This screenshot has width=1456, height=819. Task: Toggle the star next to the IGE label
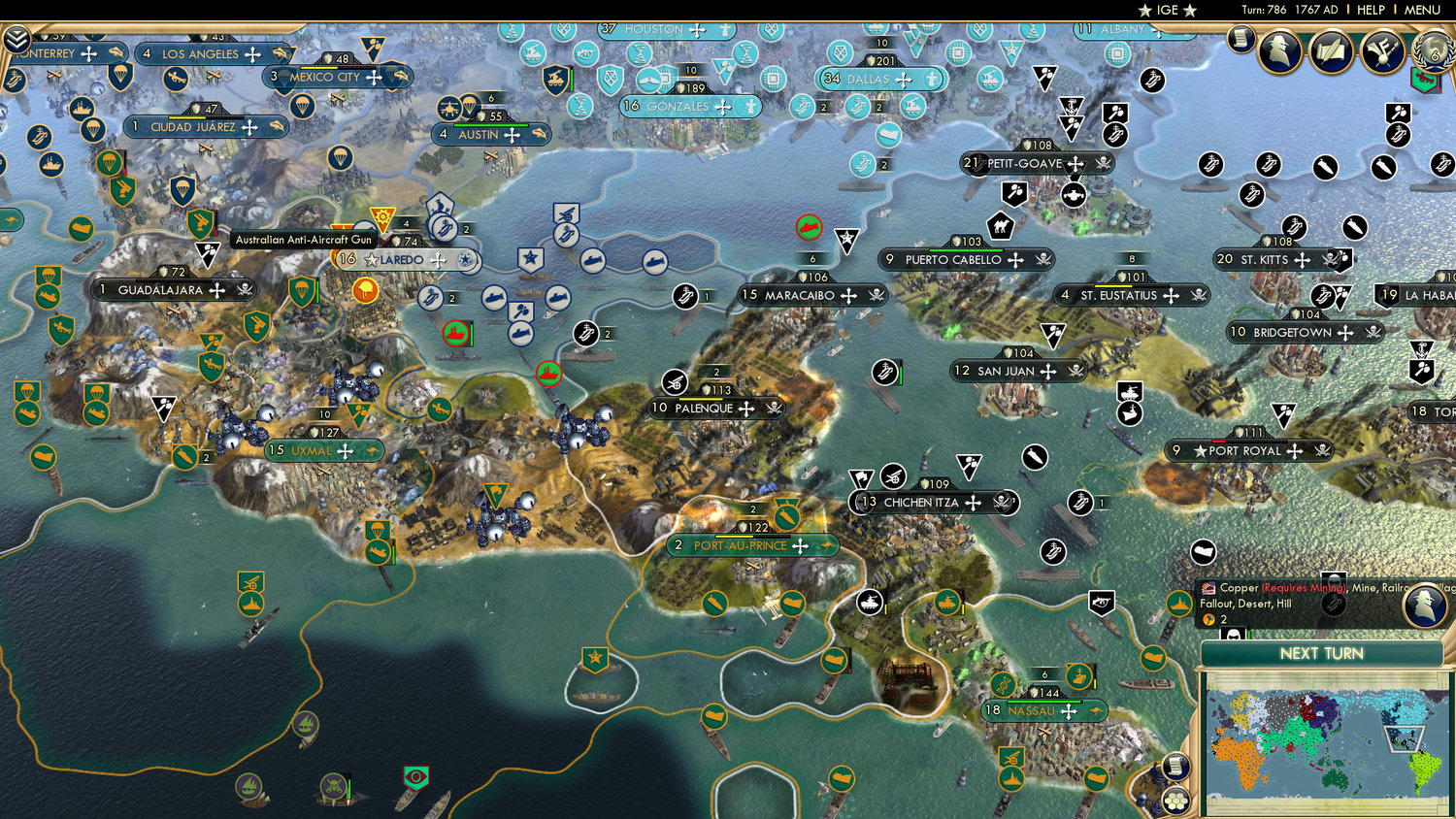[x=1145, y=10]
